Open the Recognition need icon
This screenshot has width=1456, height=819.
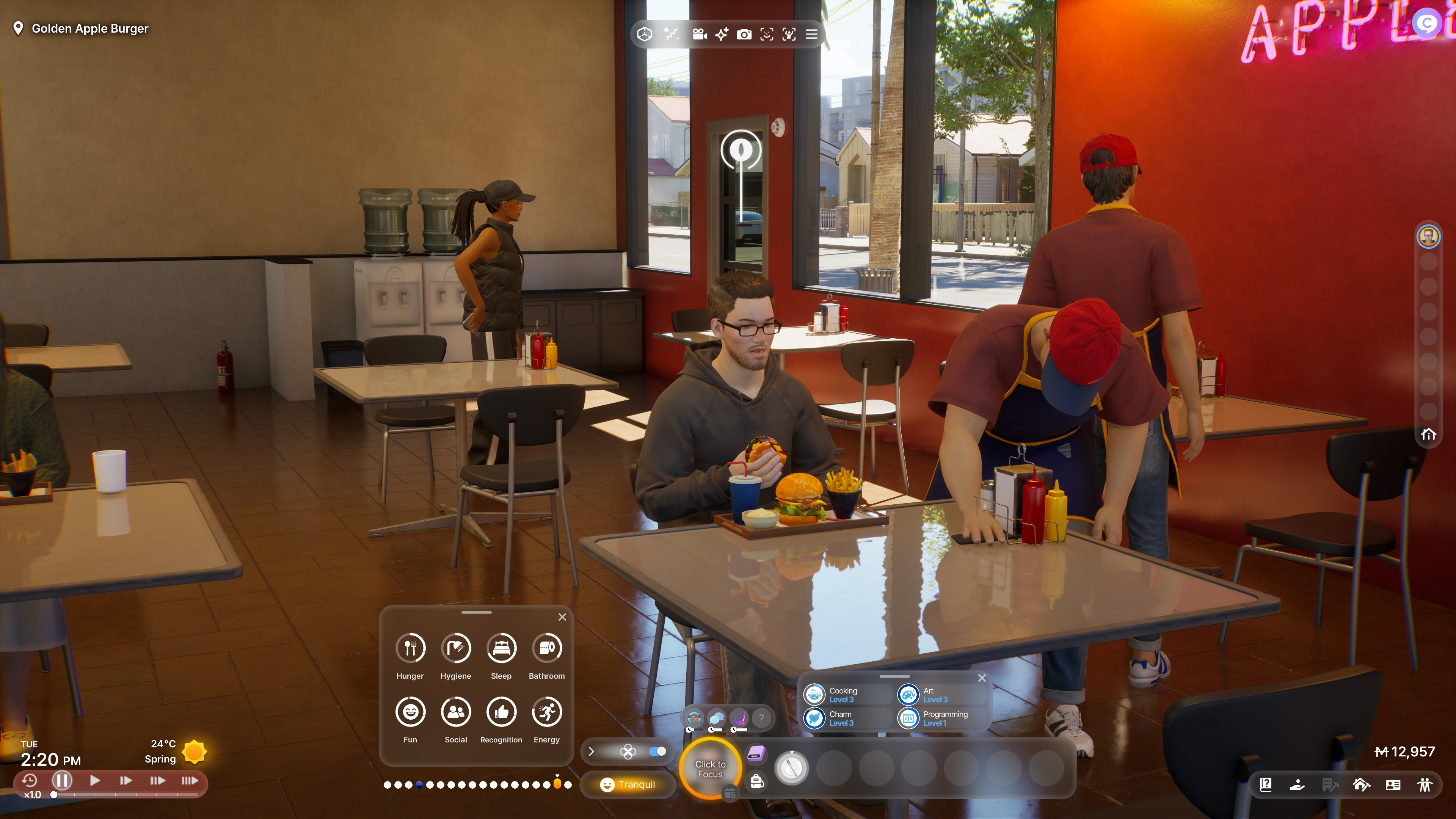(x=501, y=712)
